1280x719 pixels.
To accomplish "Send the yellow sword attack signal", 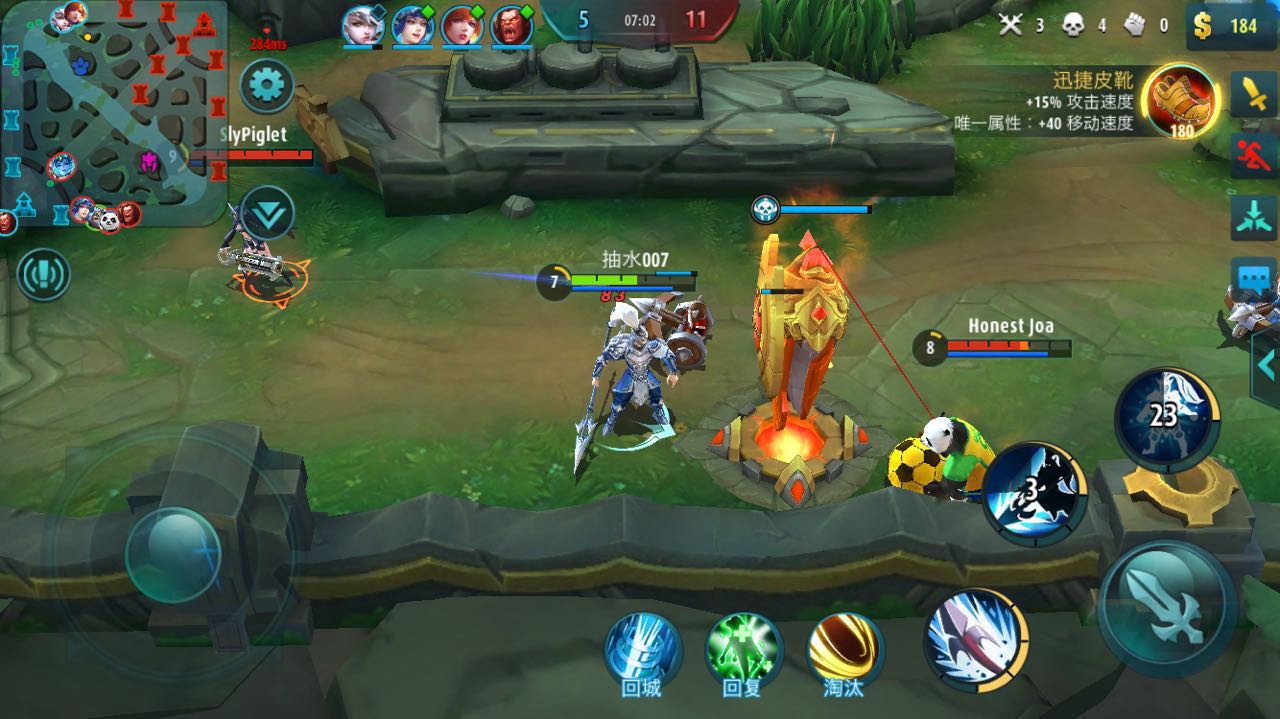I will (1253, 94).
